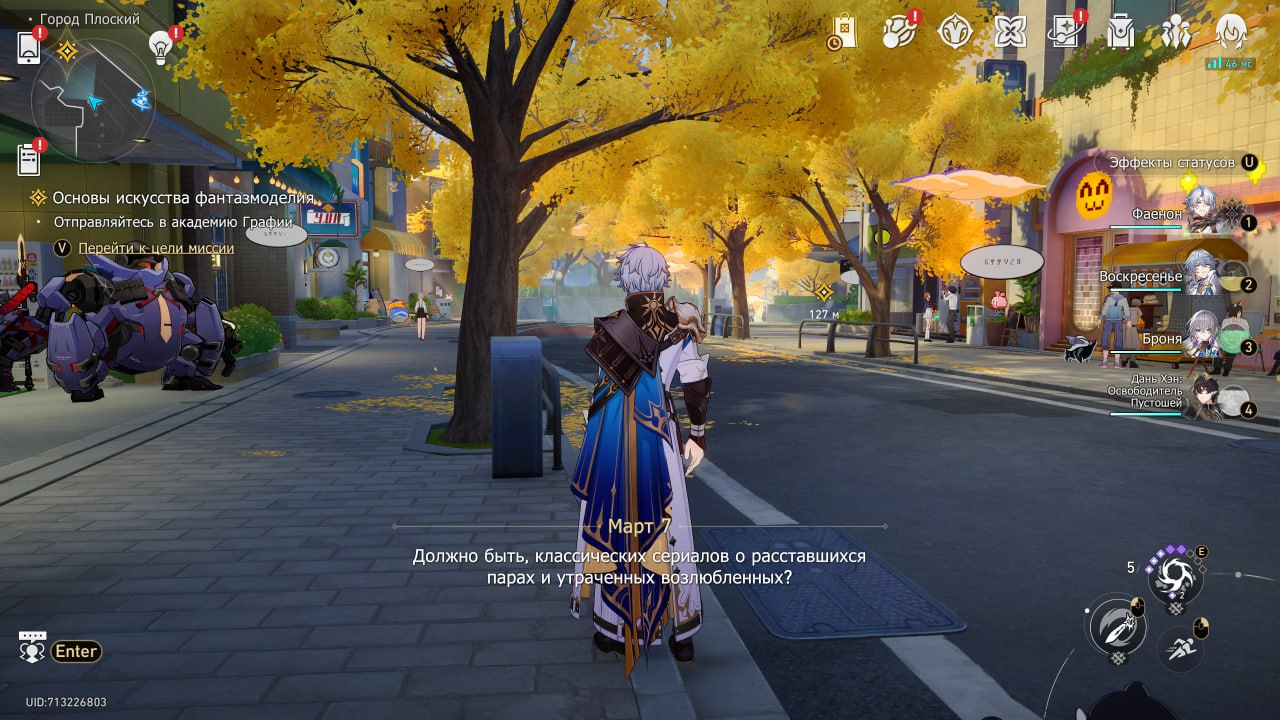Open the mission log clipboard icon
This screenshot has height=720, width=1280.
point(29,159)
